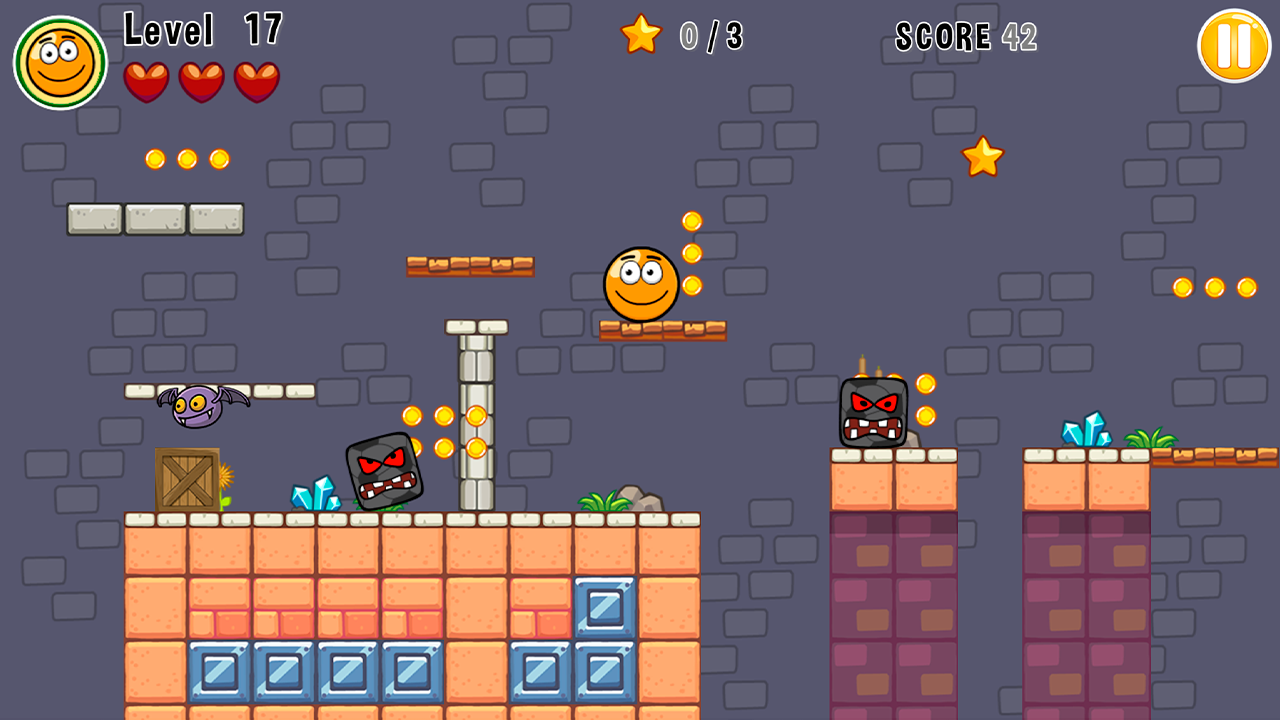Screen dimensions: 1280x720
Task: Click the SCORE 42 display
Action: (x=965, y=36)
